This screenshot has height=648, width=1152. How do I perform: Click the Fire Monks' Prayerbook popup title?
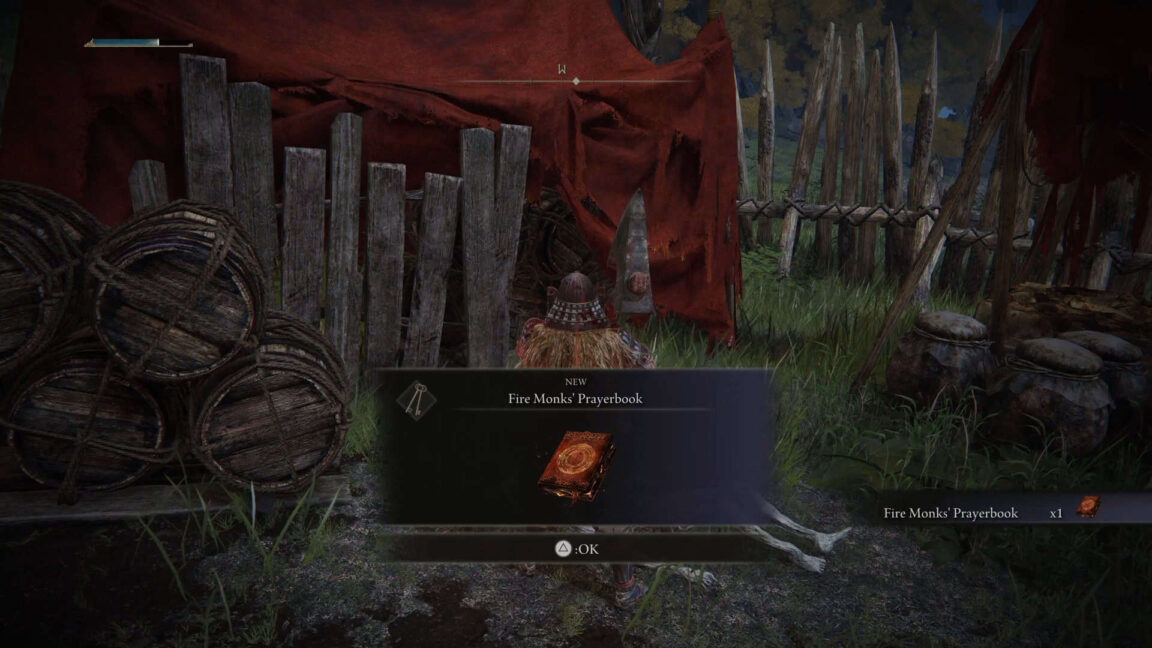[x=574, y=398]
